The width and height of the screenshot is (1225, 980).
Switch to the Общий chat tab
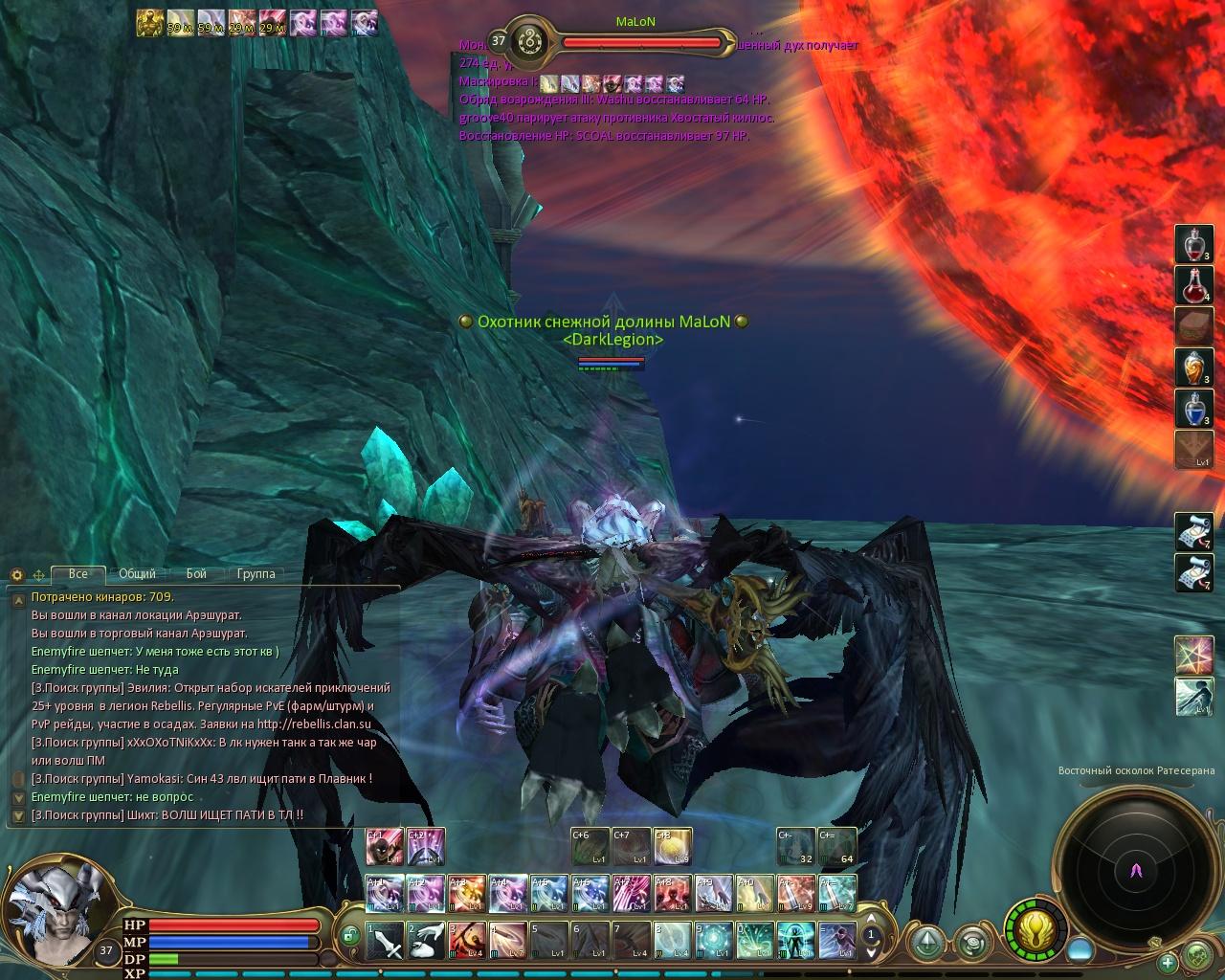coord(137,574)
